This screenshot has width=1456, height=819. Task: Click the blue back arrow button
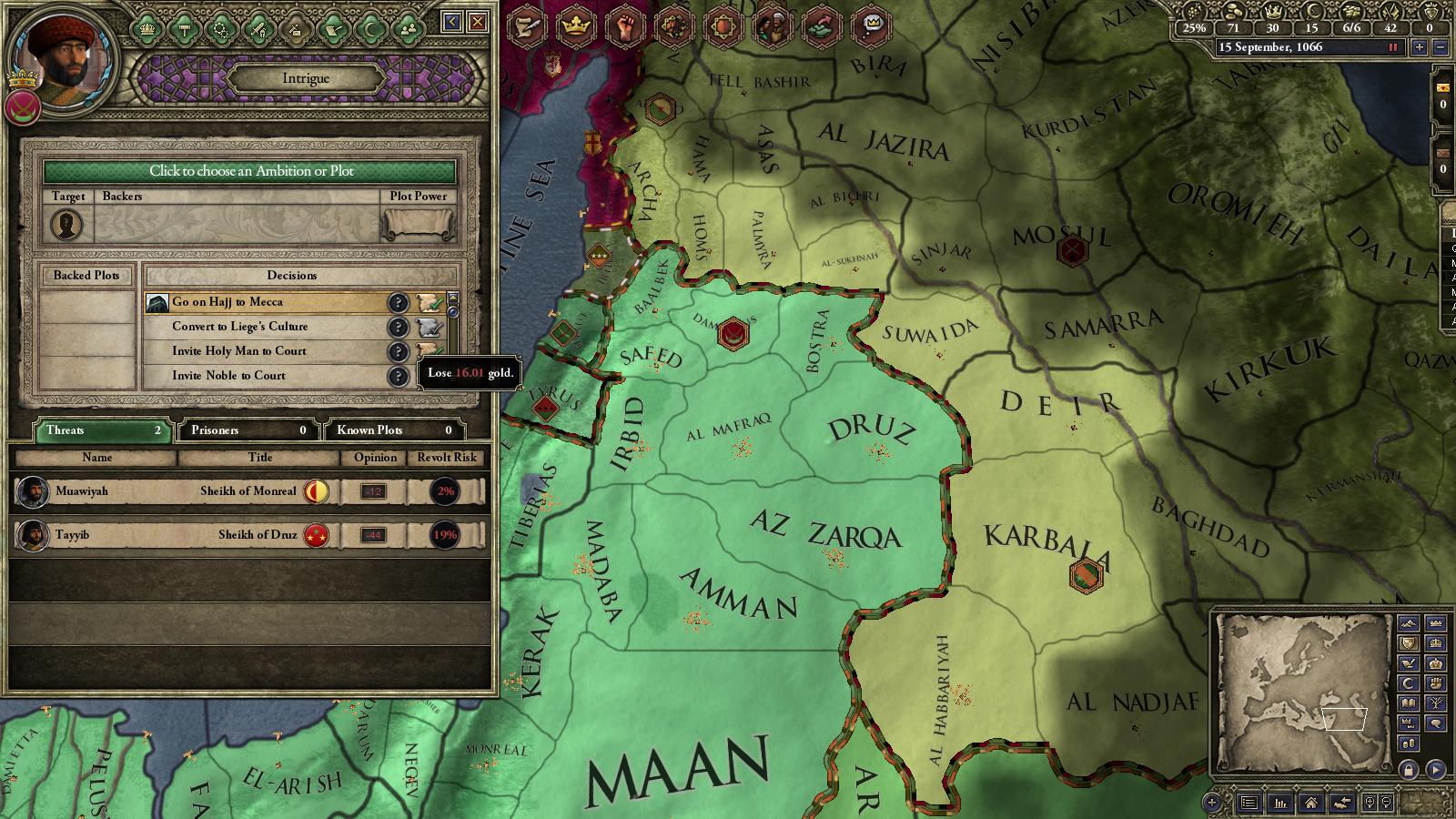(451, 22)
